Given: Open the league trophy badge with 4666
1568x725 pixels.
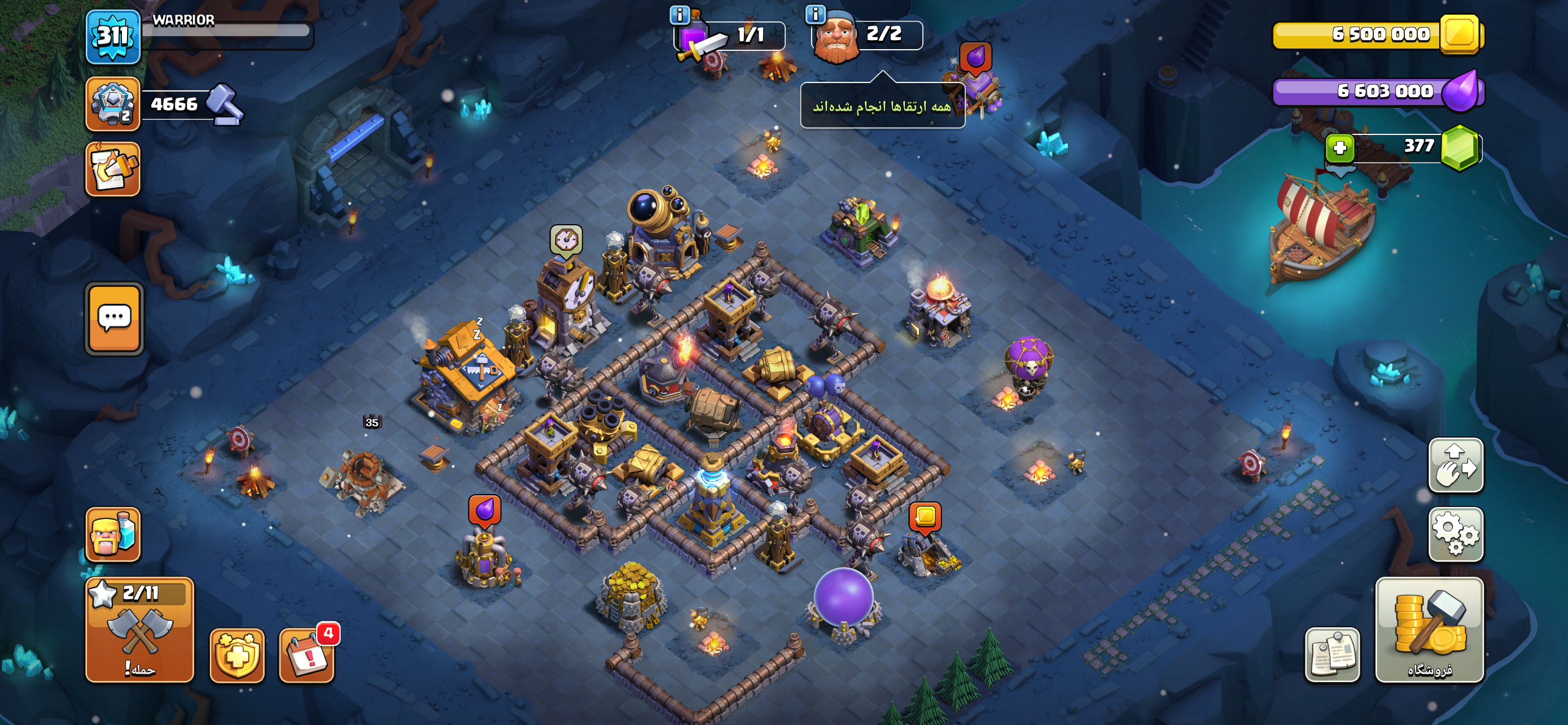Looking at the screenshot, I should pos(113,103).
